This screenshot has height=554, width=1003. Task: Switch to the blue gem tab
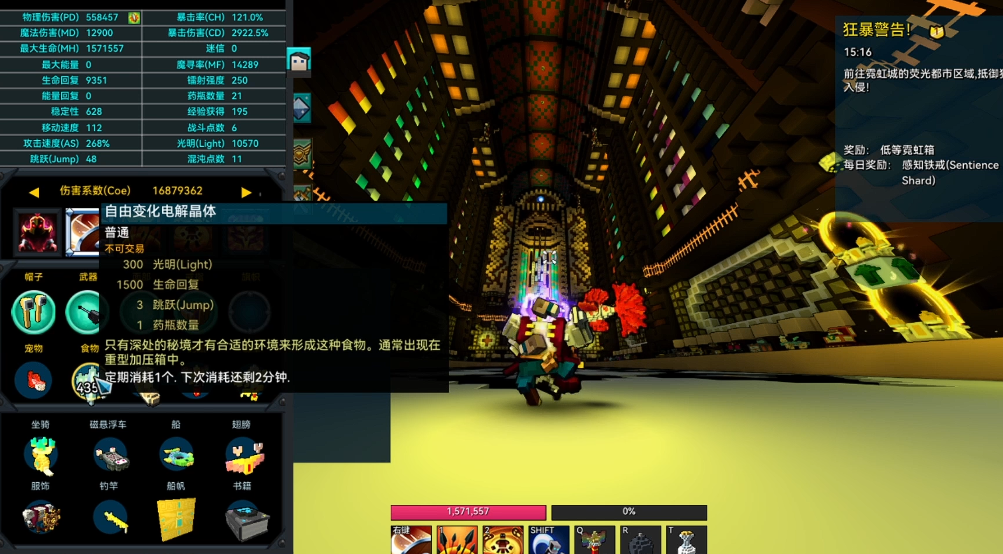299,107
